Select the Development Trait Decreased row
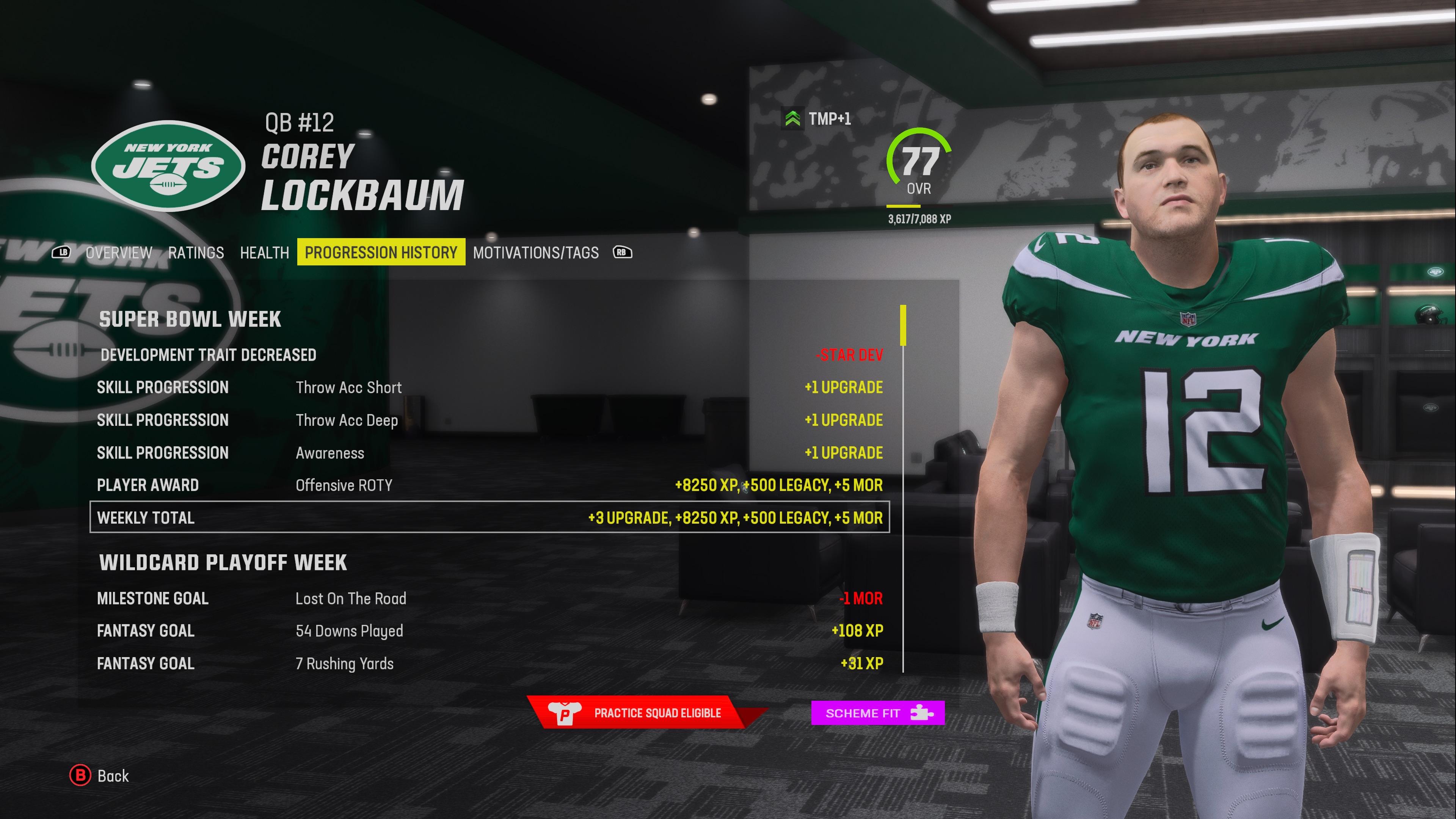1456x819 pixels. click(490, 355)
